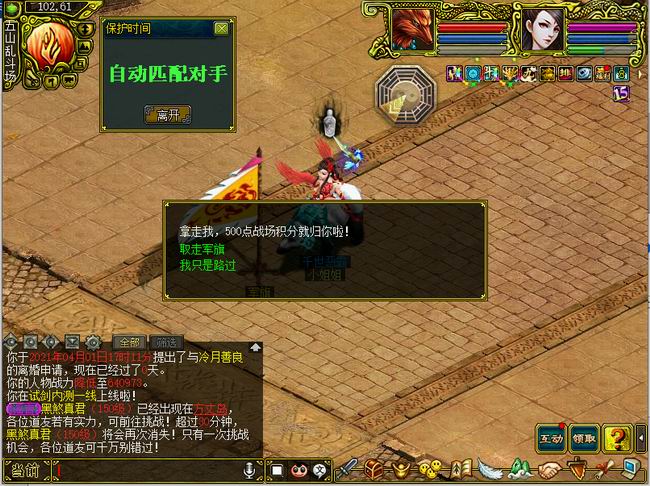650x486 pixels.
Task: Click the sword icon in bottom toolbar
Action: 347,468
